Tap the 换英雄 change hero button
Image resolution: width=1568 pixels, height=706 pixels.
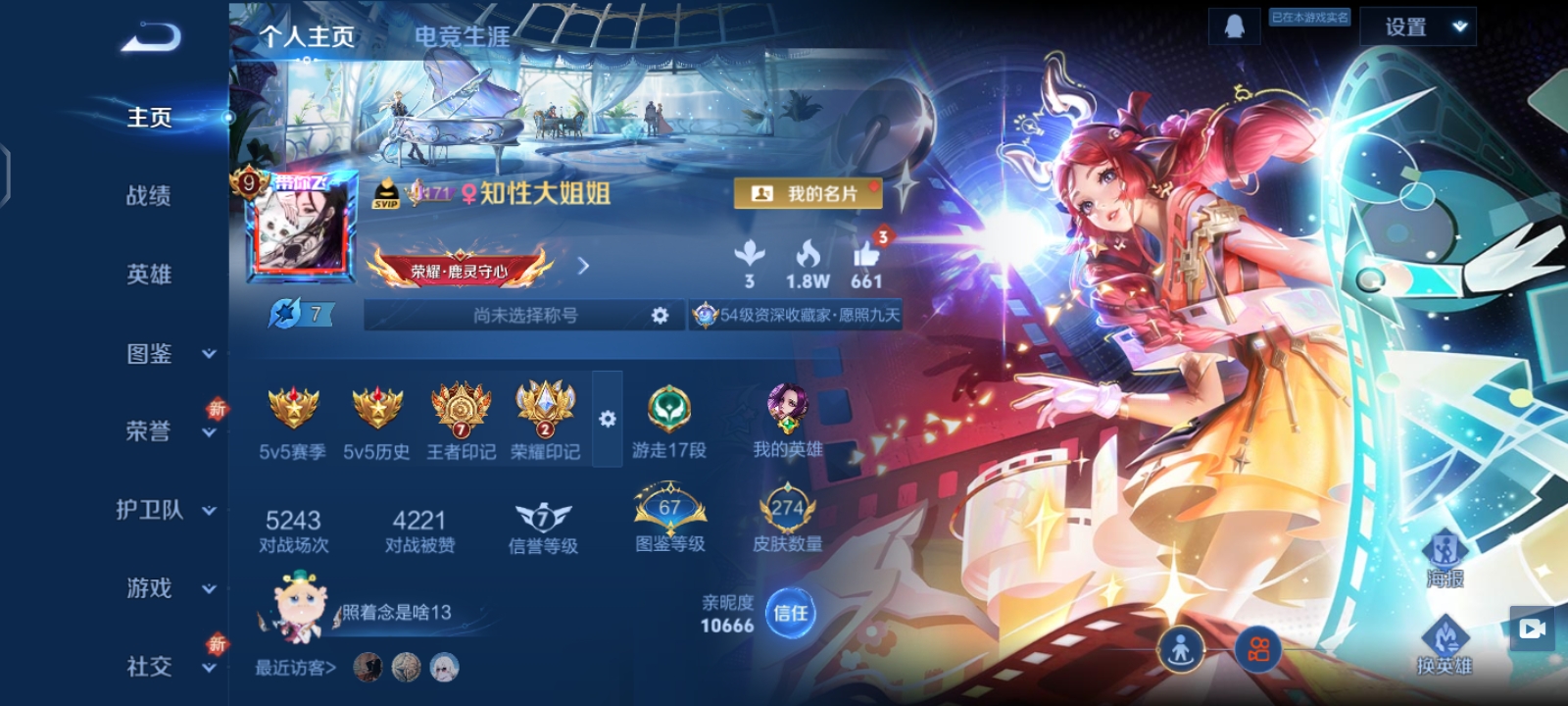[1445, 646]
